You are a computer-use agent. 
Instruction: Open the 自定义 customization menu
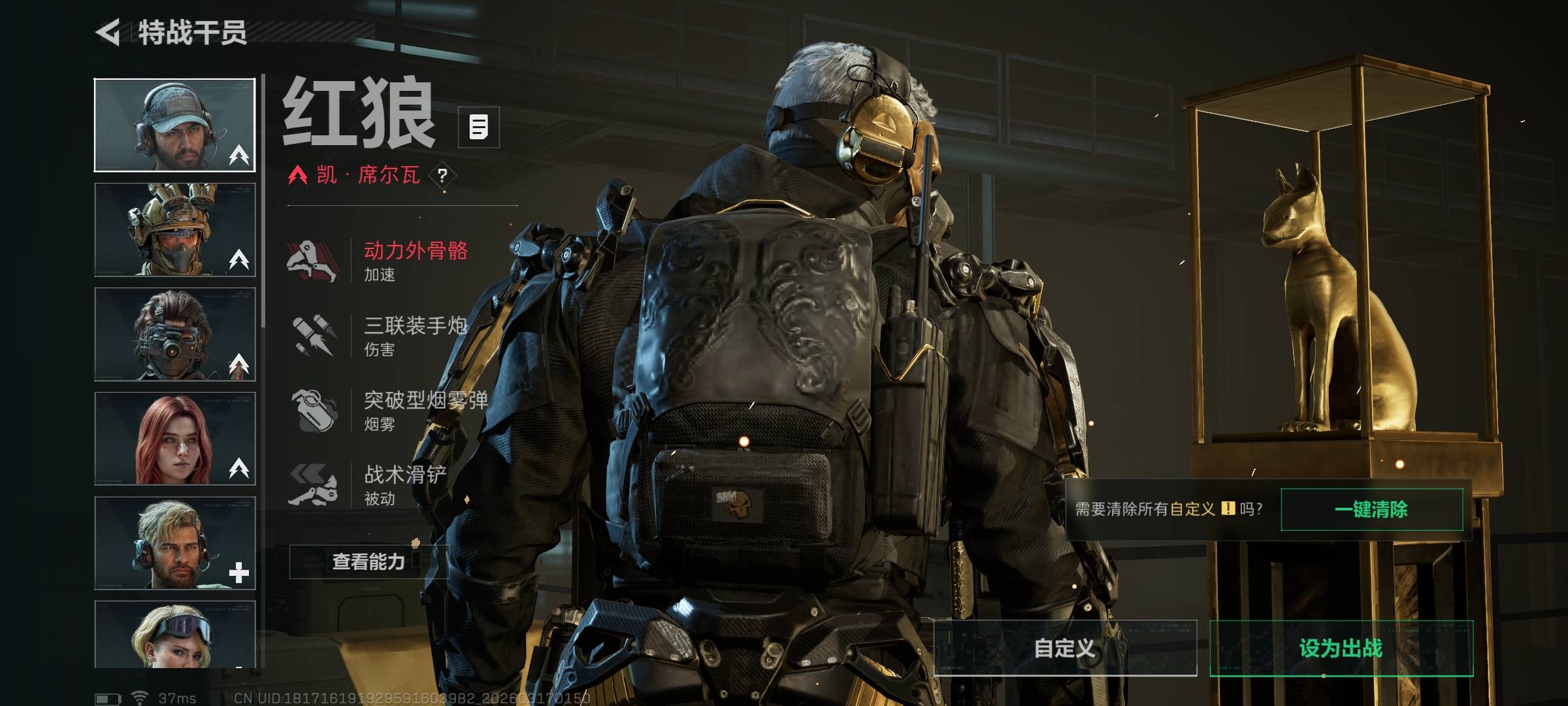pyautogui.click(x=1065, y=648)
